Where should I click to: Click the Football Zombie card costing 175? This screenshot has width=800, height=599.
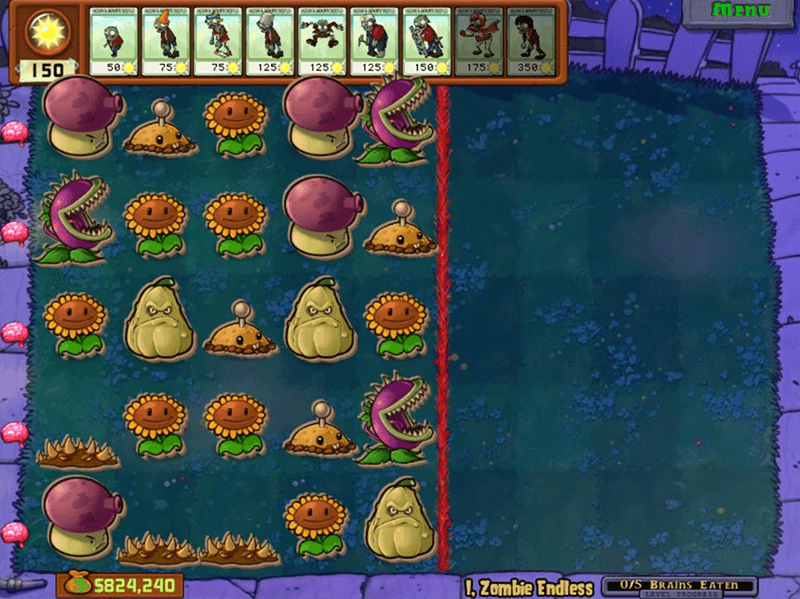pos(478,41)
